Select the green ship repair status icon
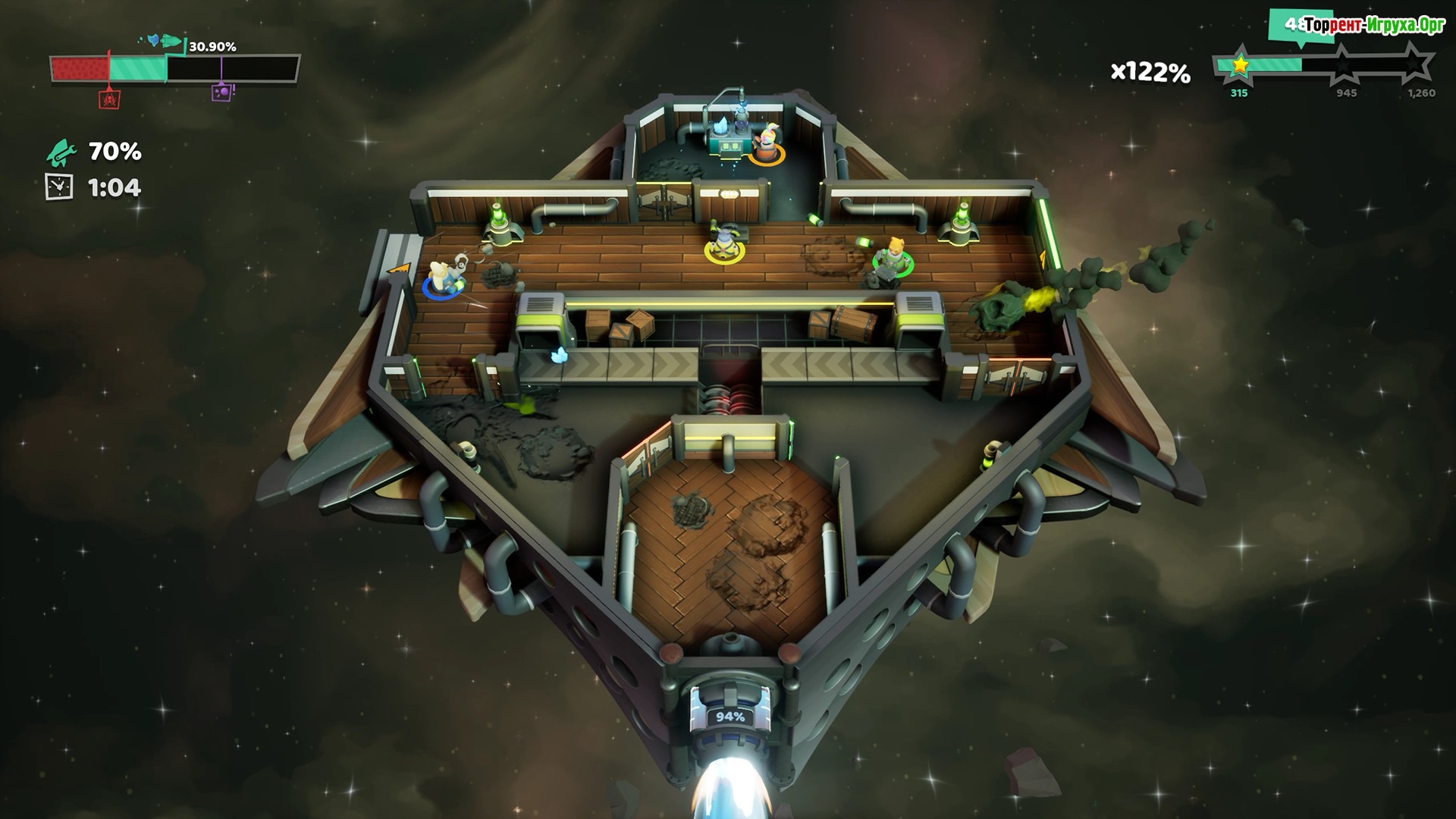The image size is (1456, 819). (x=61, y=152)
